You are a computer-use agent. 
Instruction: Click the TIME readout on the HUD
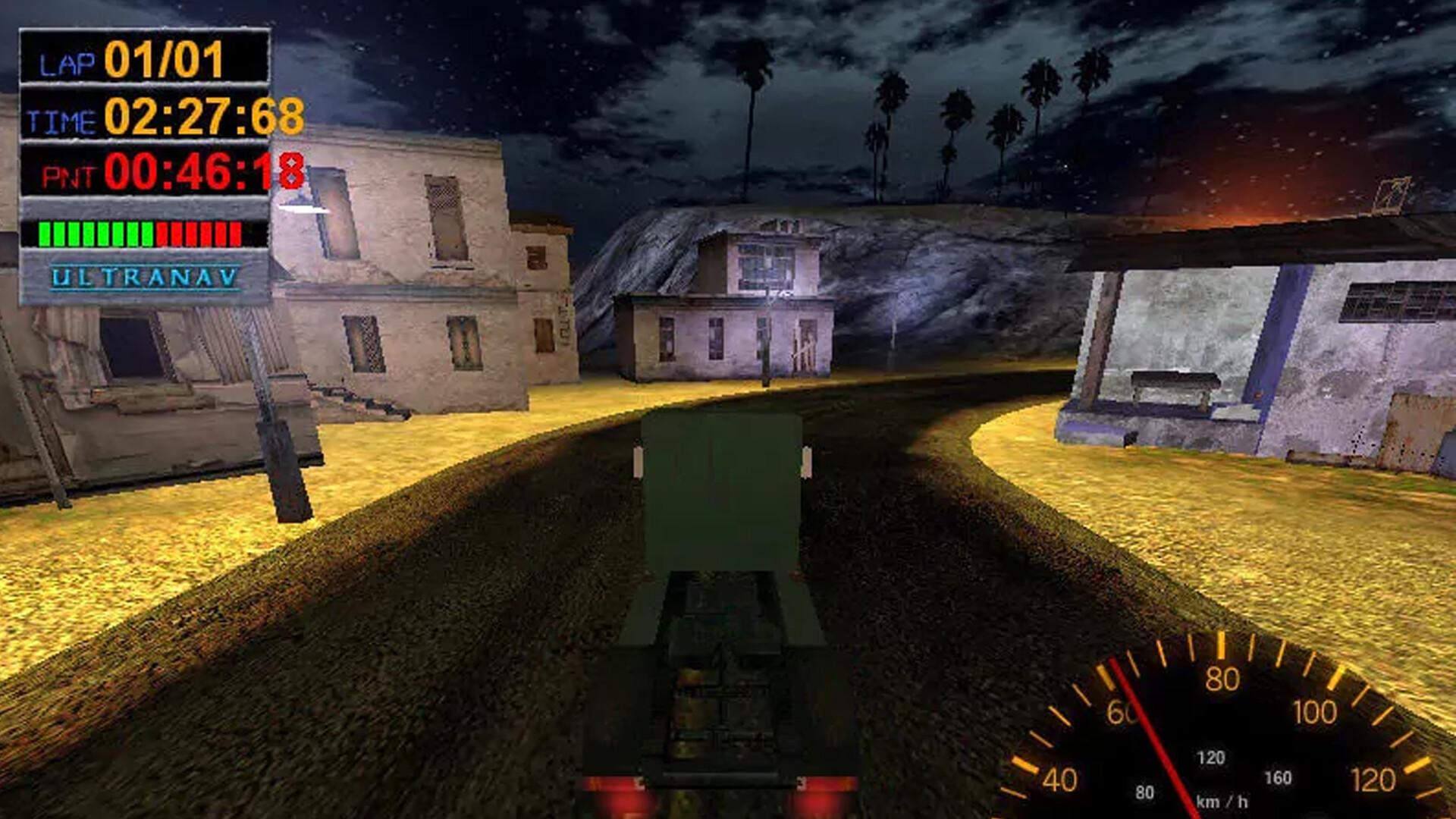tap(163, 118)
